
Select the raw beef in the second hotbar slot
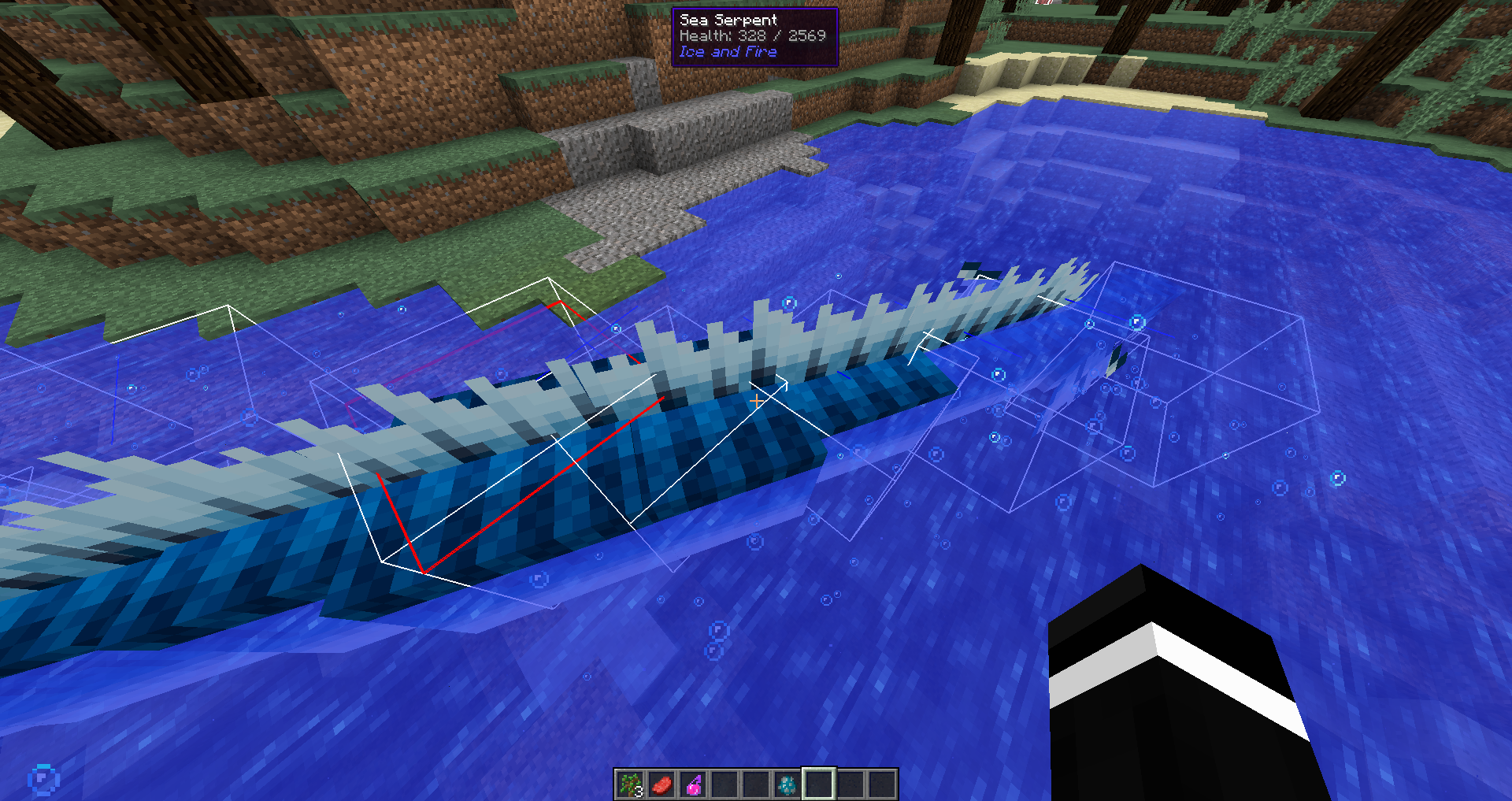pos(662,785)
